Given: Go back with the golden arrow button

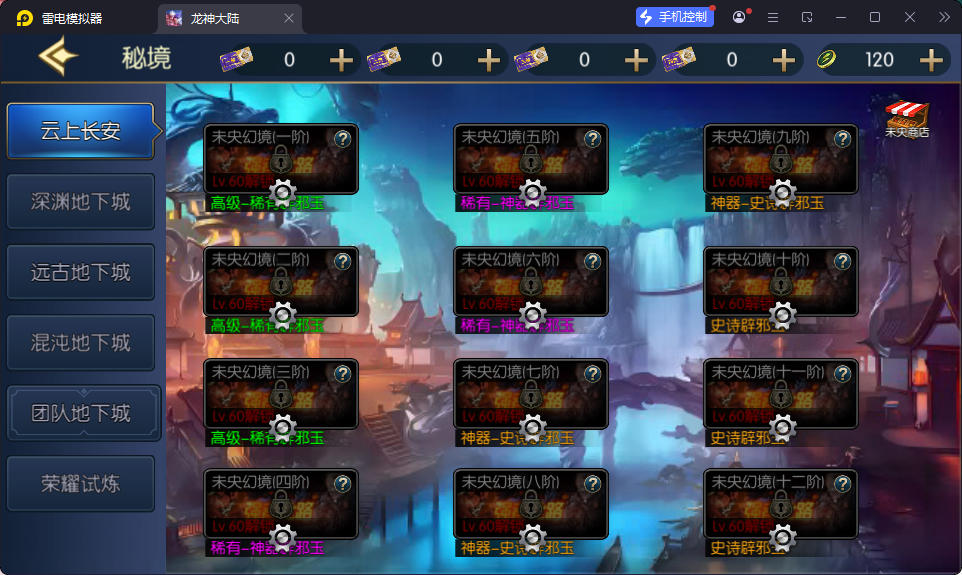Looking at the screenshot, I should [x=58, y=59].
